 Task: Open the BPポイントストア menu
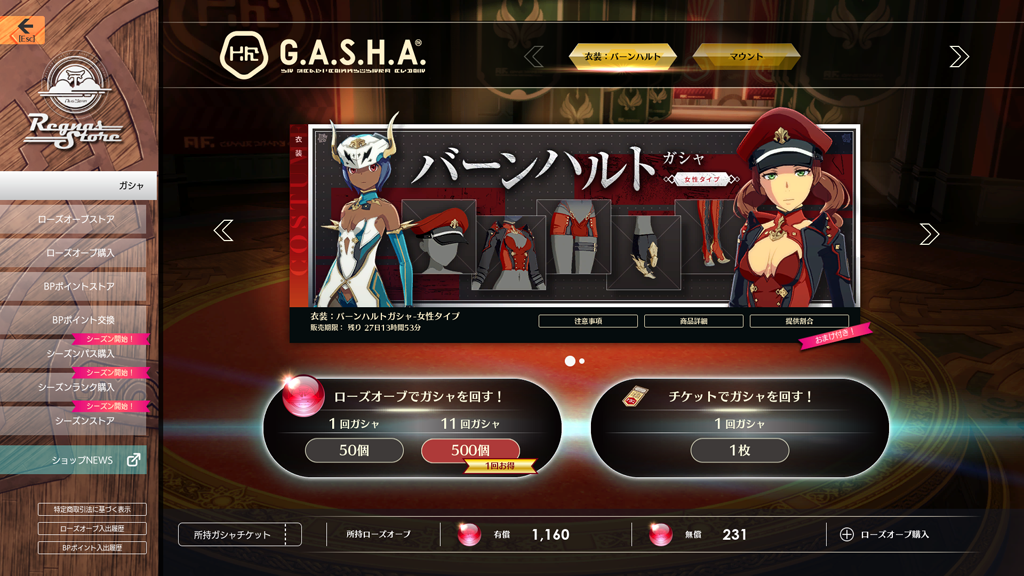click(x=75, y=287)
